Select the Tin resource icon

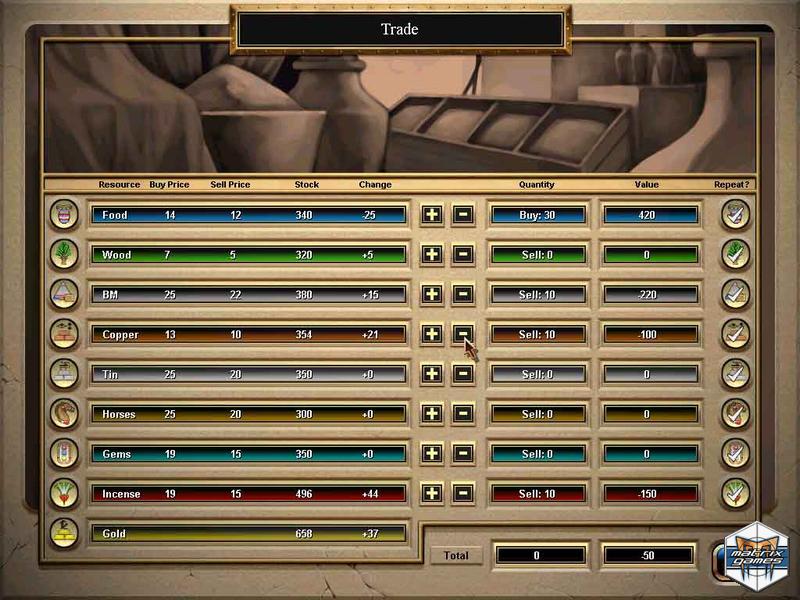(64, 374)
